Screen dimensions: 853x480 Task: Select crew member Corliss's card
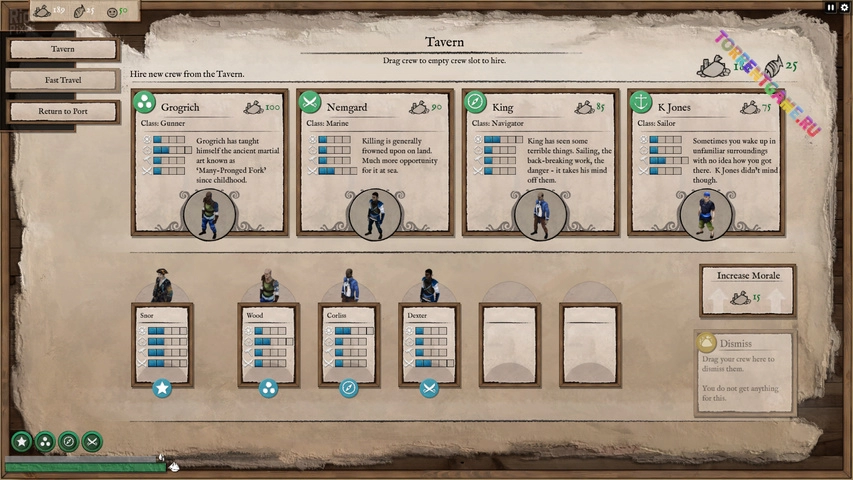[349, 343]
